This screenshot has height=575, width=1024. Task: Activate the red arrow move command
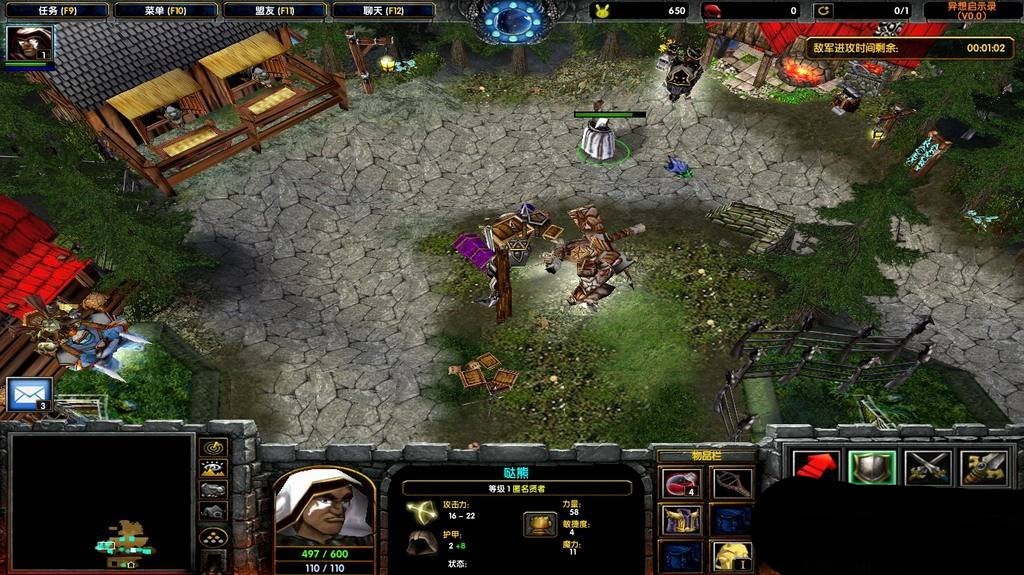(x=815, y=467)
